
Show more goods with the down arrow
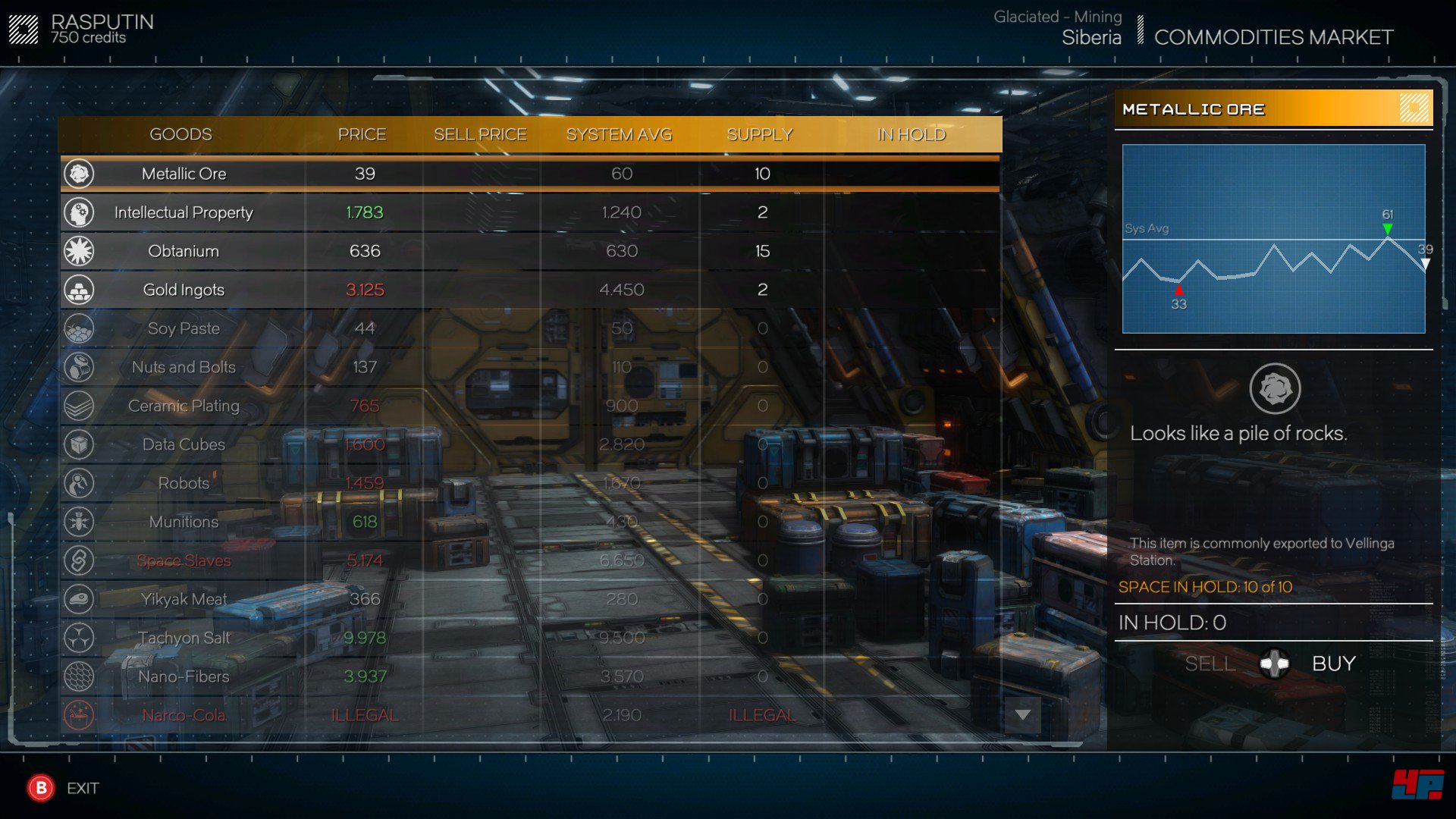(x=1022, y=715)
